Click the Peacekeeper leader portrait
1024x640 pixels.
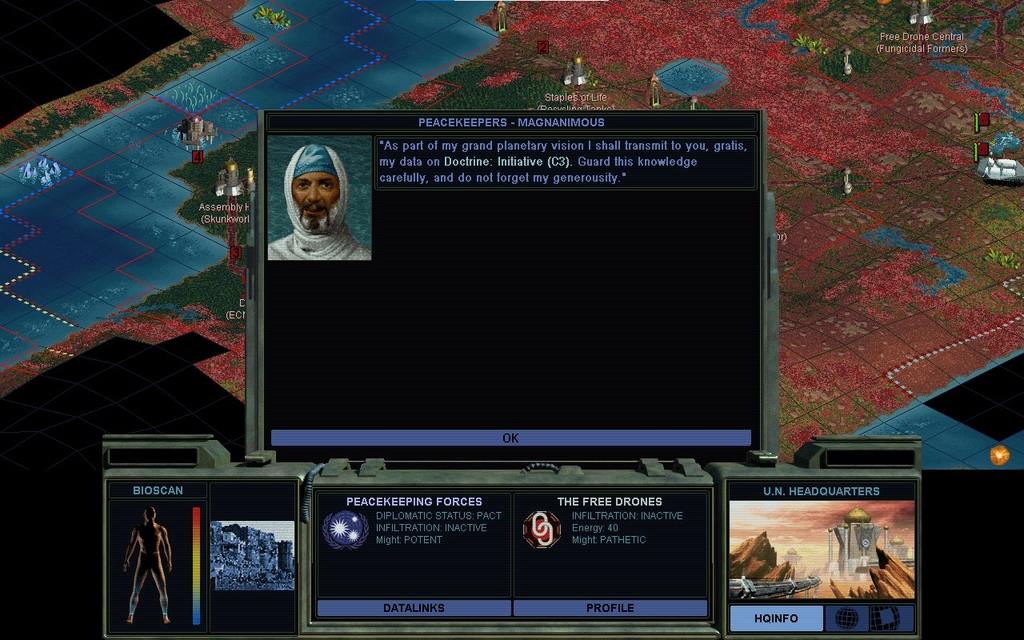coord(319,198)
